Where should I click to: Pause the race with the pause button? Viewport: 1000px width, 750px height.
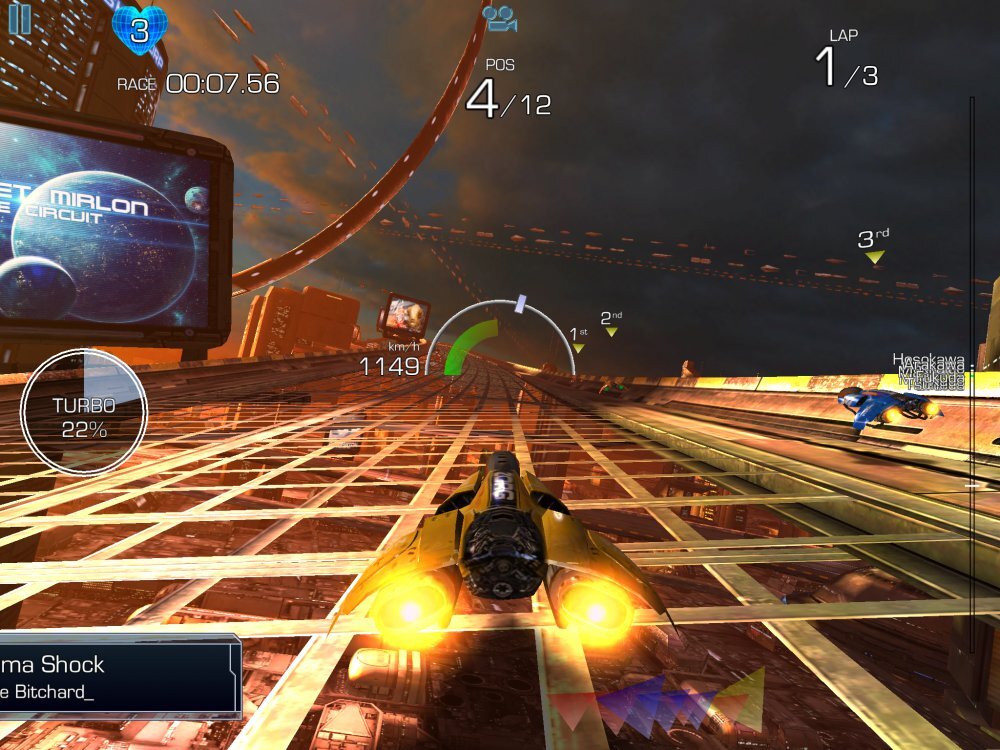coord(20,20)
